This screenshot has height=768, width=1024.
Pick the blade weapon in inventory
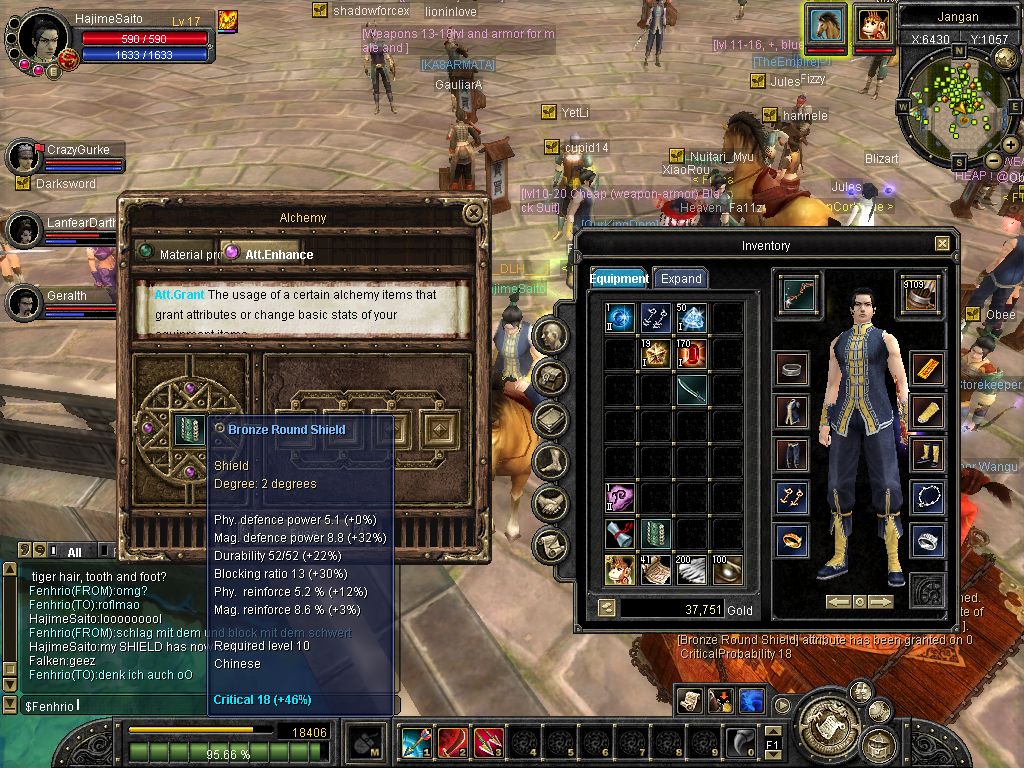click(691, 389)
